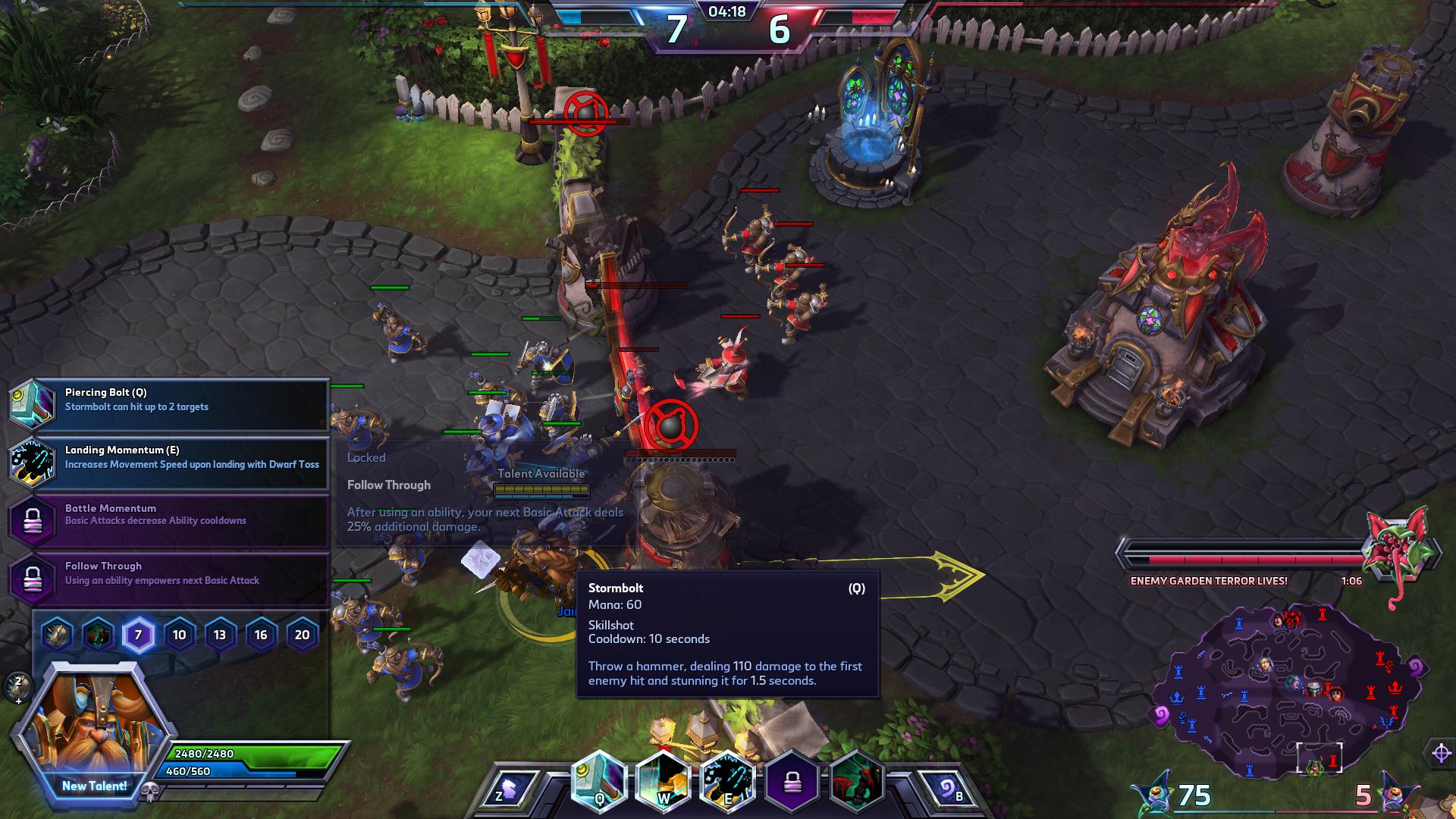The width and height of the screenshot is (1456, 819).
Task: Use the W ability icon
Action: click(663, 783)
